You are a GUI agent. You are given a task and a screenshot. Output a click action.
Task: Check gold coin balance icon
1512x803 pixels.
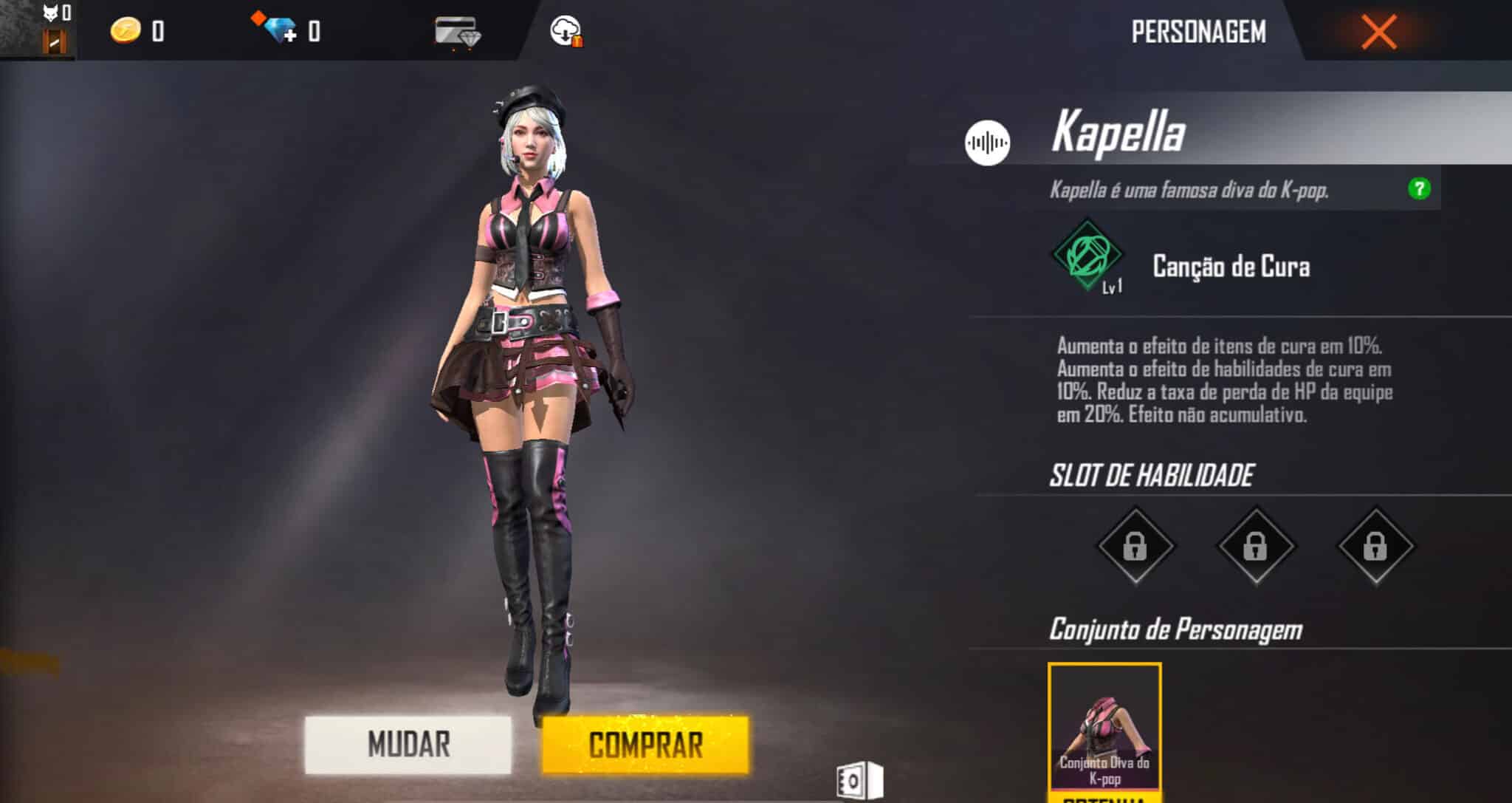click(126, 31)
